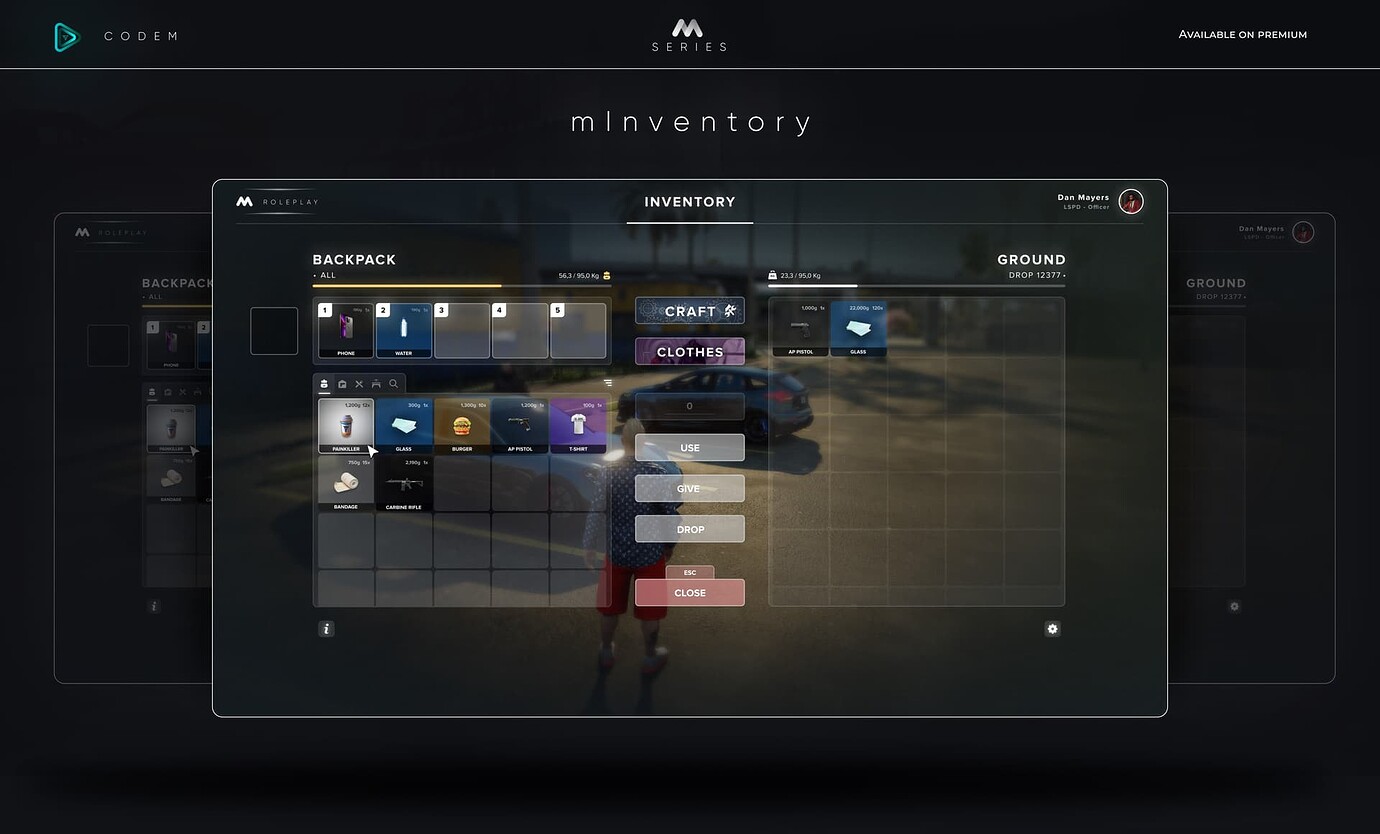Toggle the ALL category filter under BACKPACK

[325, 274]
